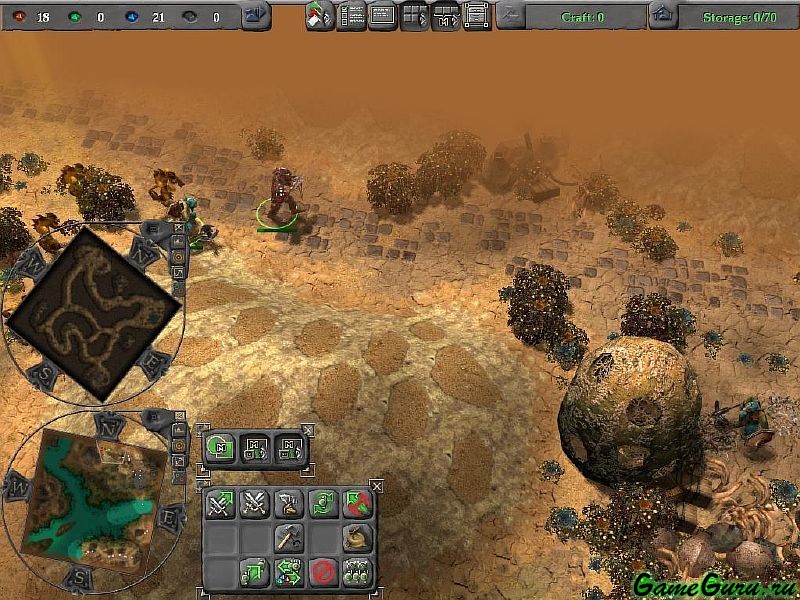
Task: Click the four-squares grid toolbar button
Action: [x=414, y=16]
